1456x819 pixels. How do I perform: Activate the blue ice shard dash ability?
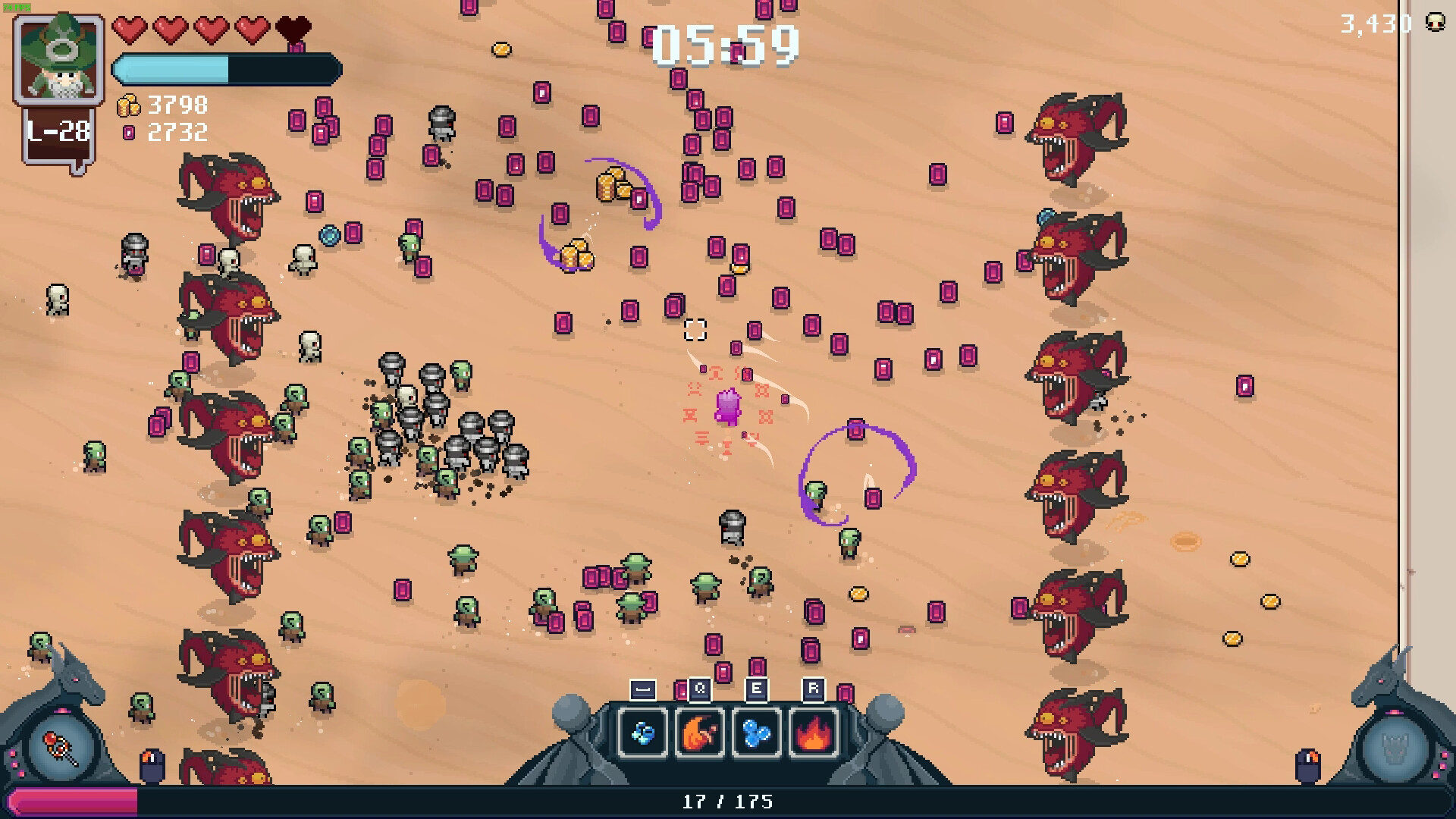point(643,733)
